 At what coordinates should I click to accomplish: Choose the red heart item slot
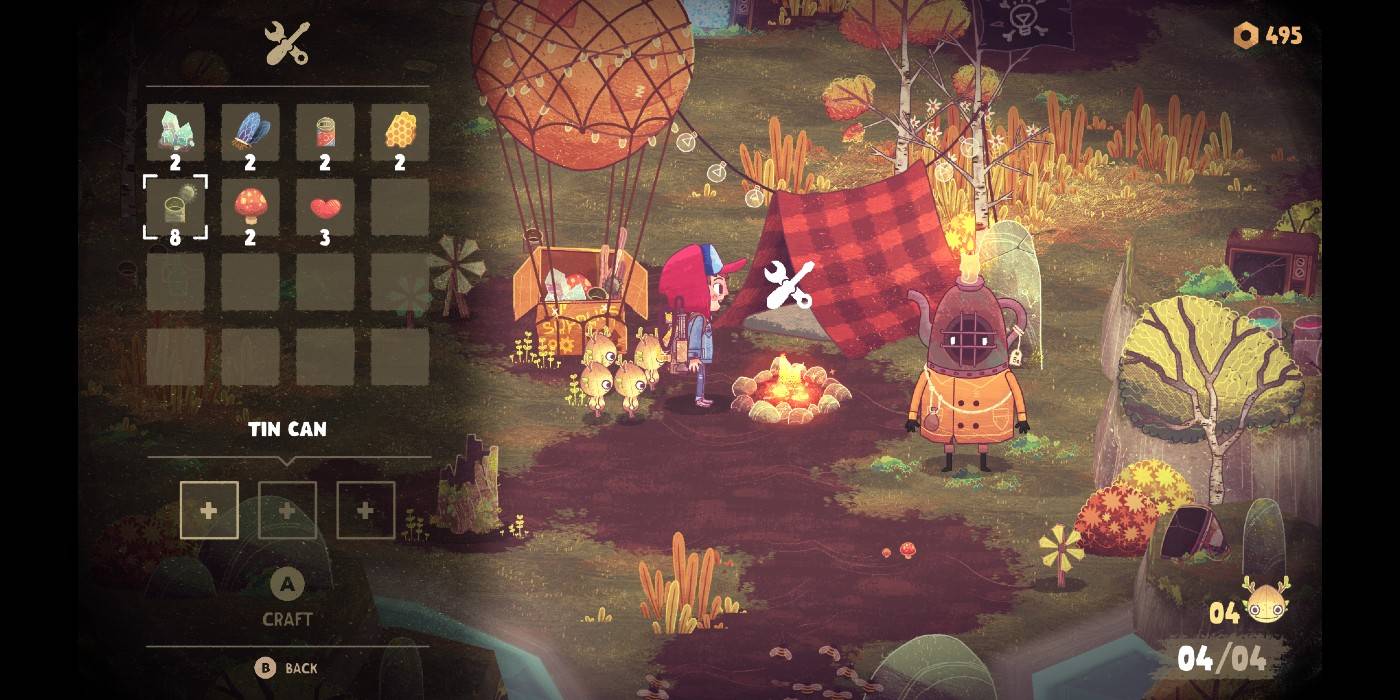pos(325,207)
